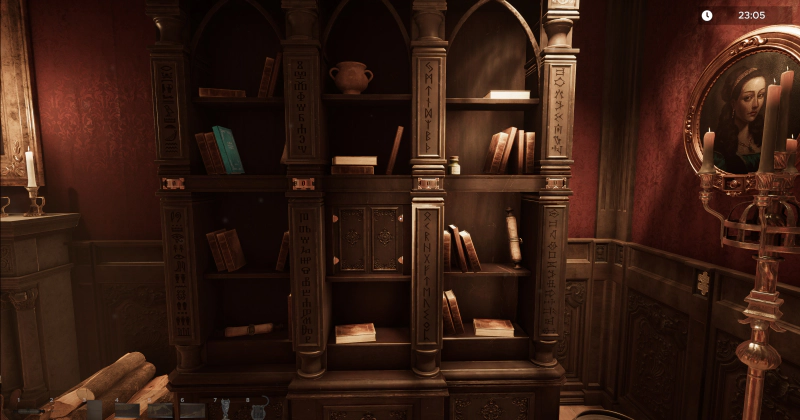Select the goblet item in hotbar slot 7
The width and height of the screenshot is (800, 420).
224,410
